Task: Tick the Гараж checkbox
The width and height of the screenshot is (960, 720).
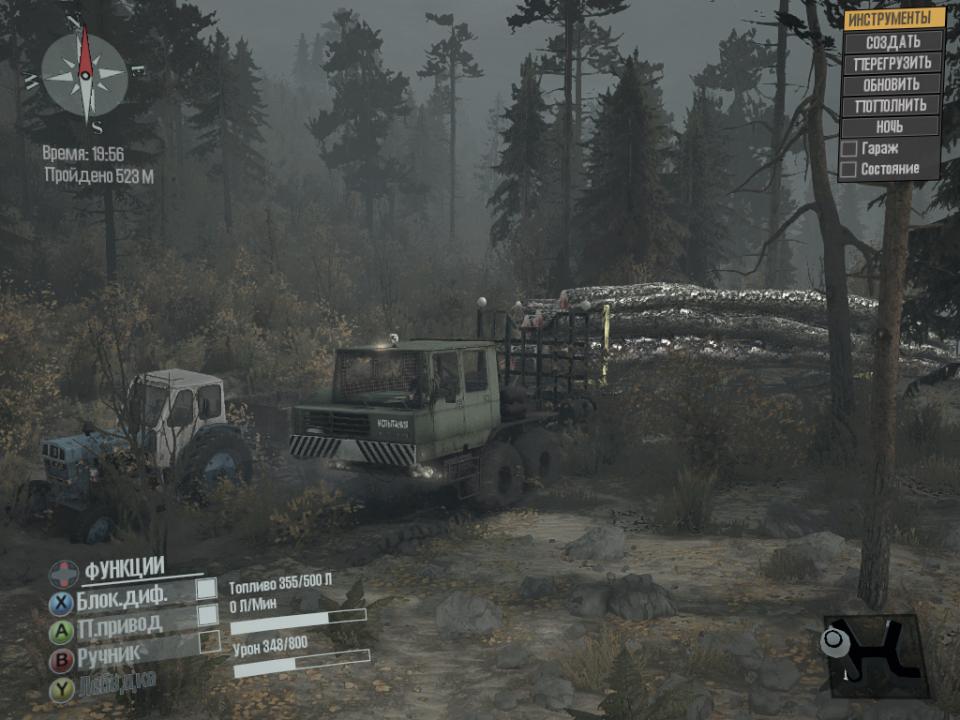Action: 849,149
